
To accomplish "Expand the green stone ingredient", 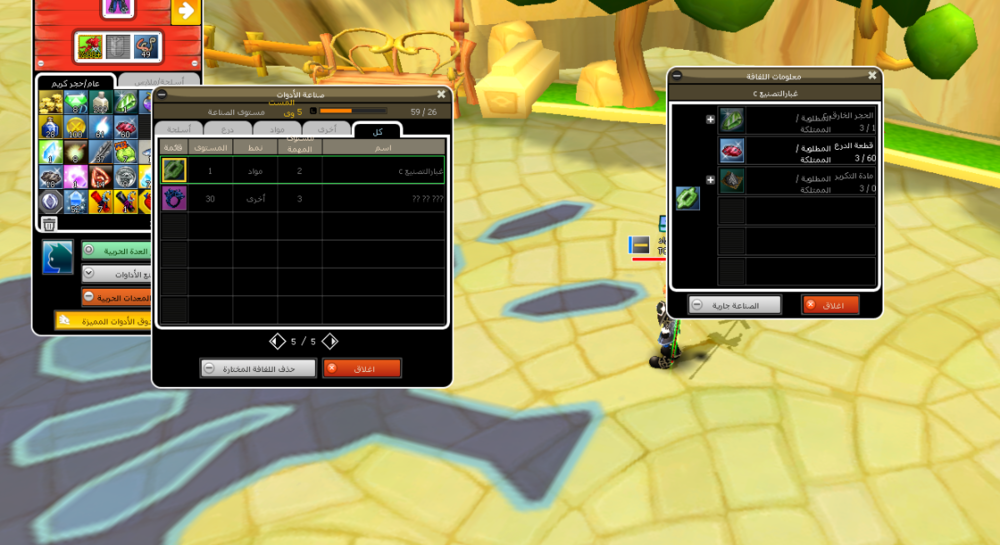I will coord(710,120).
